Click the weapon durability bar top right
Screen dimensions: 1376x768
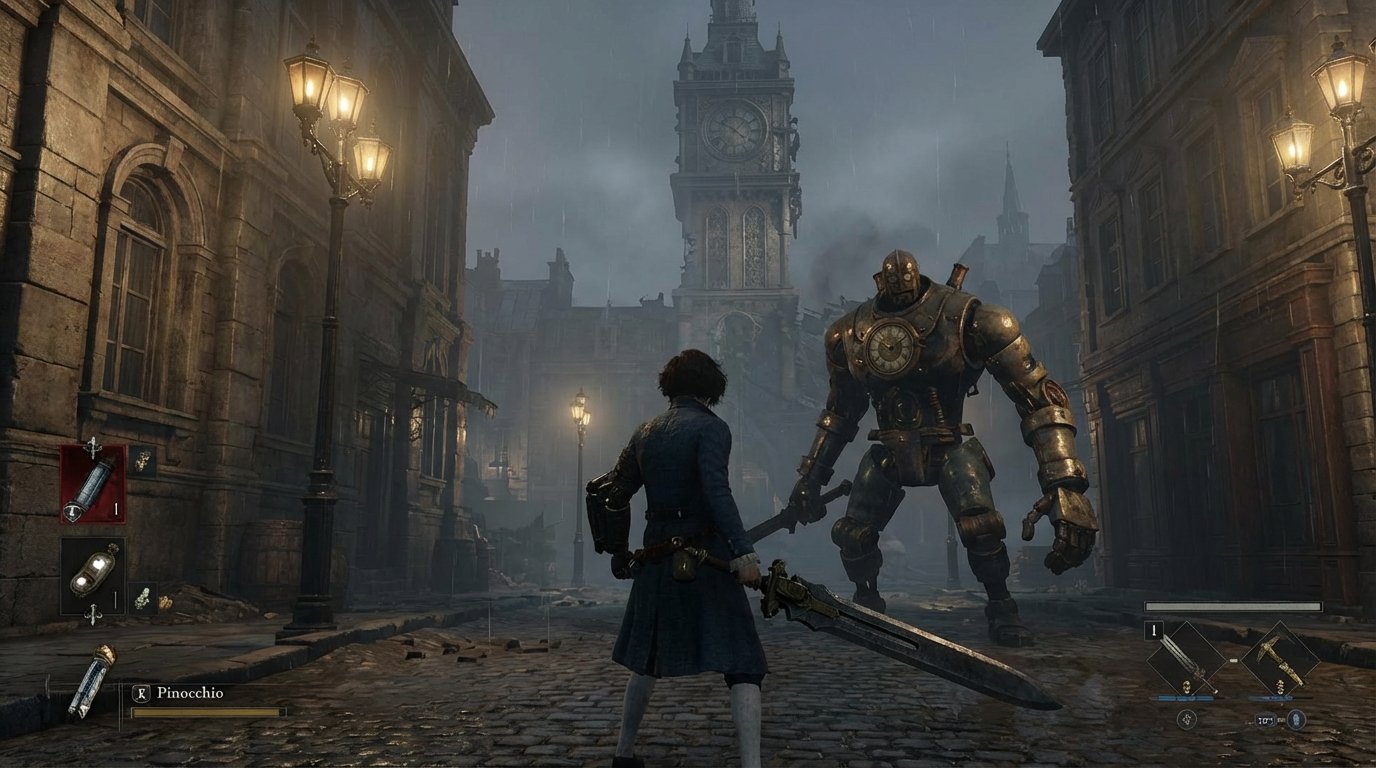click(x=1233, y=606)
